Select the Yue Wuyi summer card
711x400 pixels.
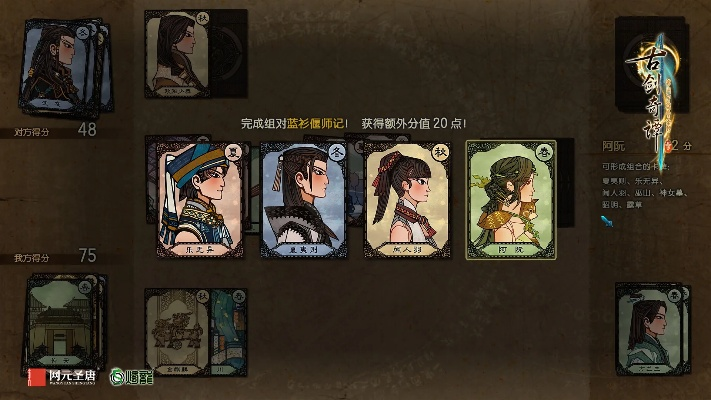[x=195, y=200]
